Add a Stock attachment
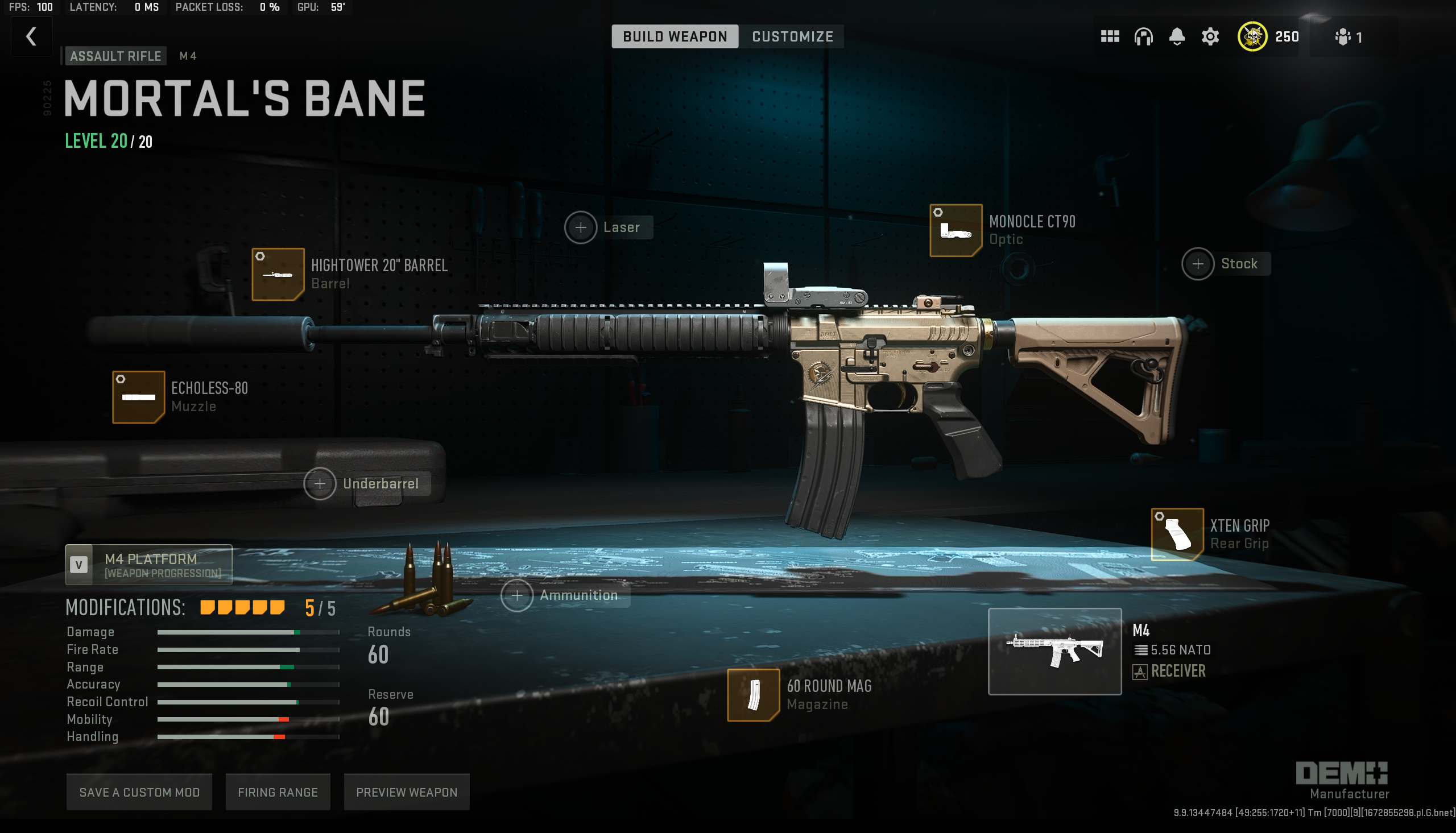1456x833 pixels. point(1197,264)
